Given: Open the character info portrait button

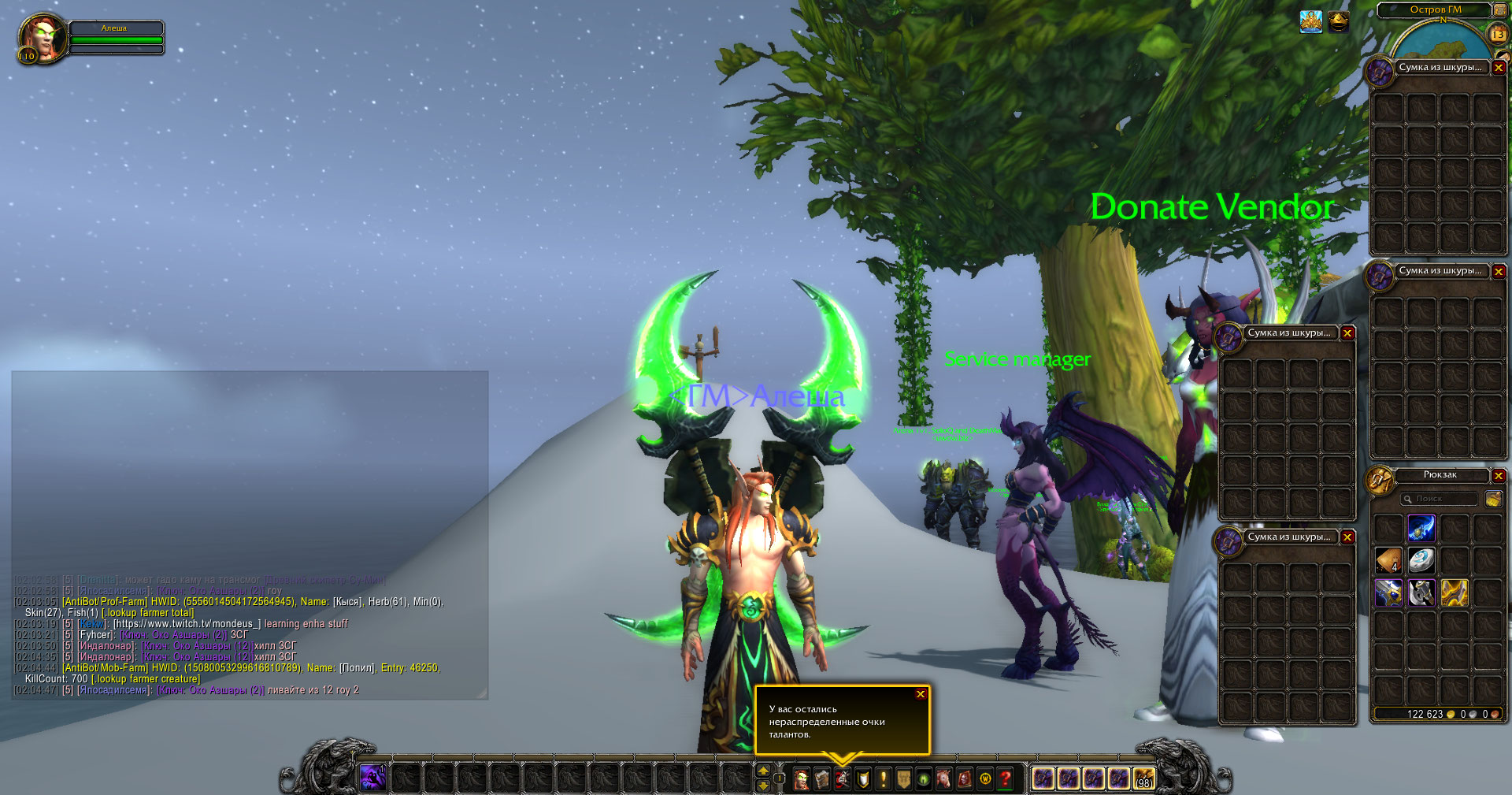Looking at the screenshot, I should [802, 779].
